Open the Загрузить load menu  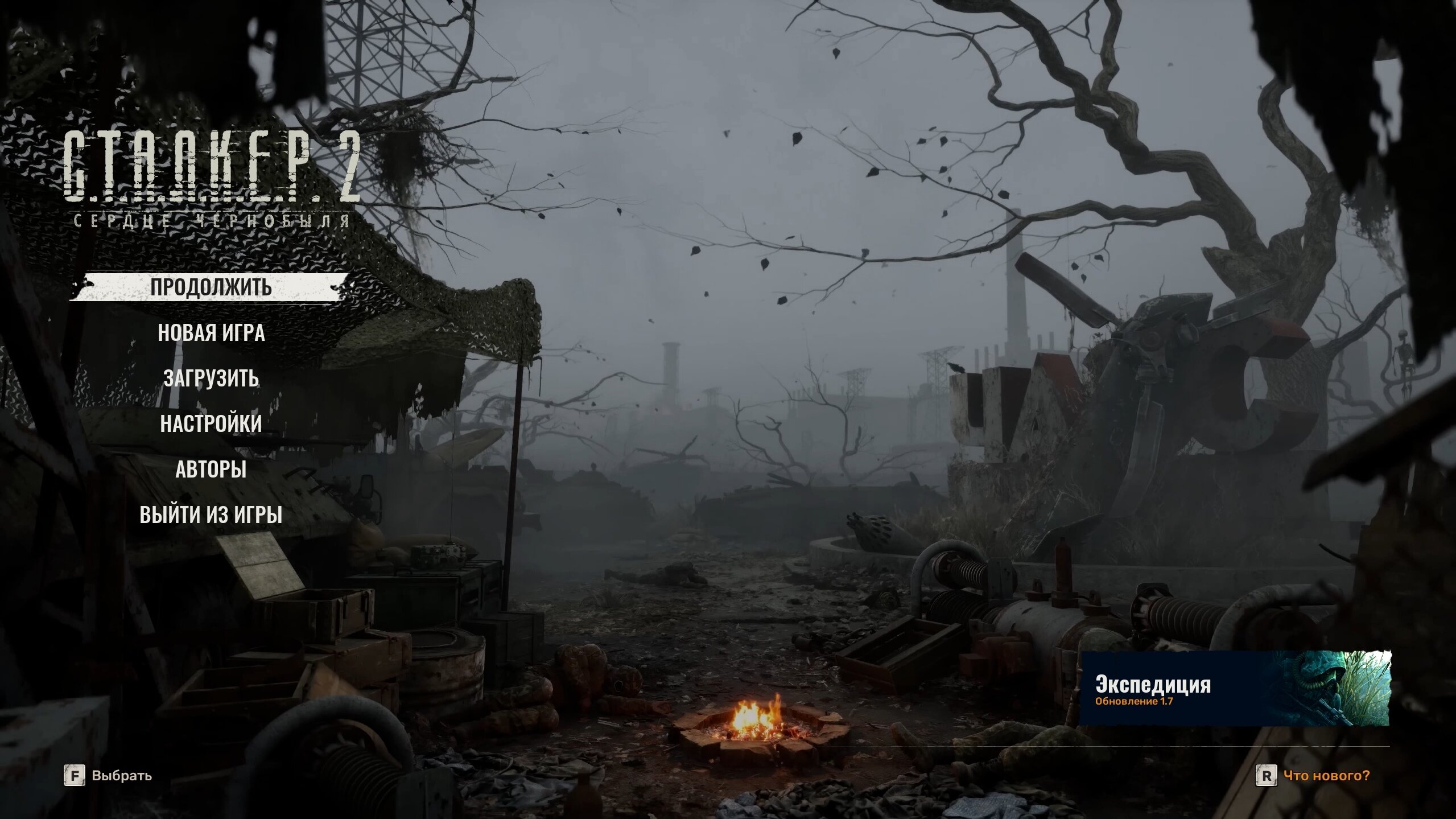[211, 378]
